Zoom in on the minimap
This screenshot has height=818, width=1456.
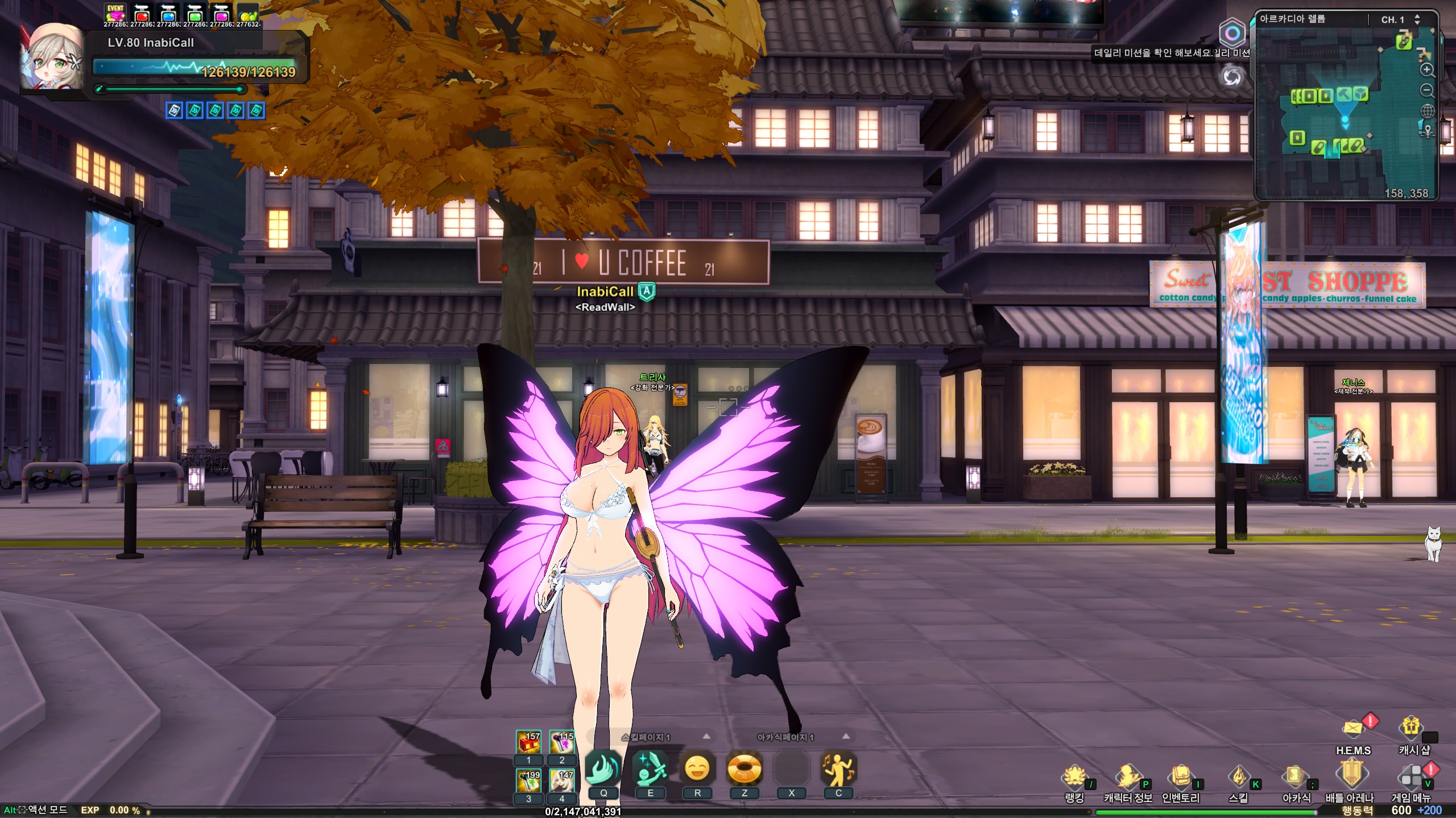(1427, 70)
